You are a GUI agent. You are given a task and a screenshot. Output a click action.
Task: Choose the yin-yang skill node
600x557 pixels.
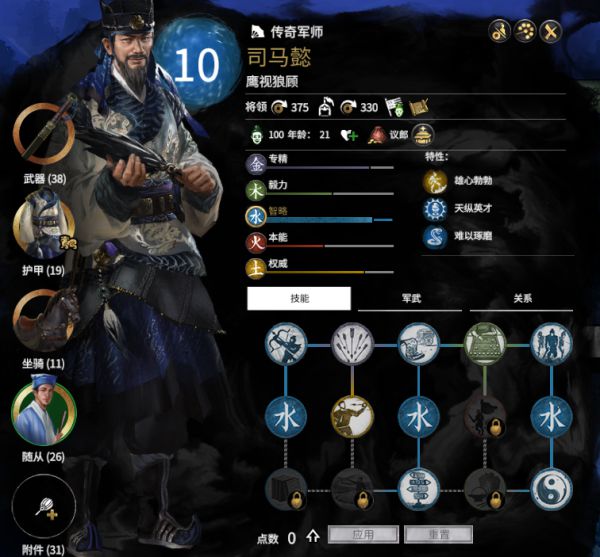pos(551,489)
